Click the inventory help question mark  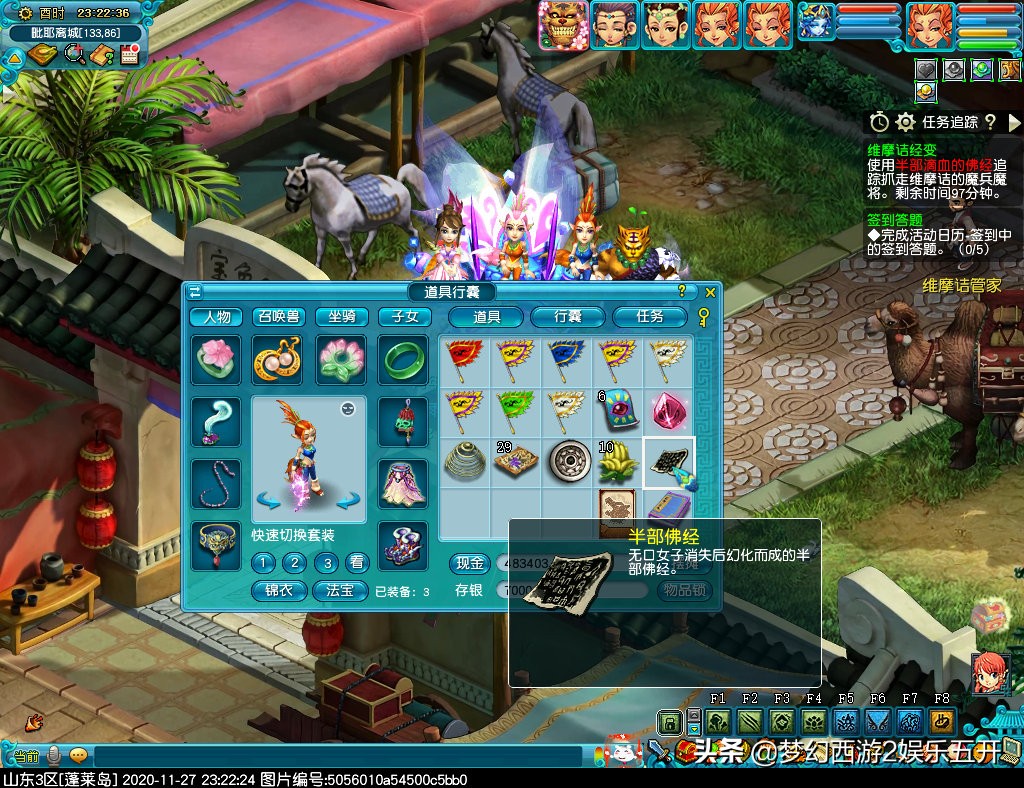pos(681,292)
